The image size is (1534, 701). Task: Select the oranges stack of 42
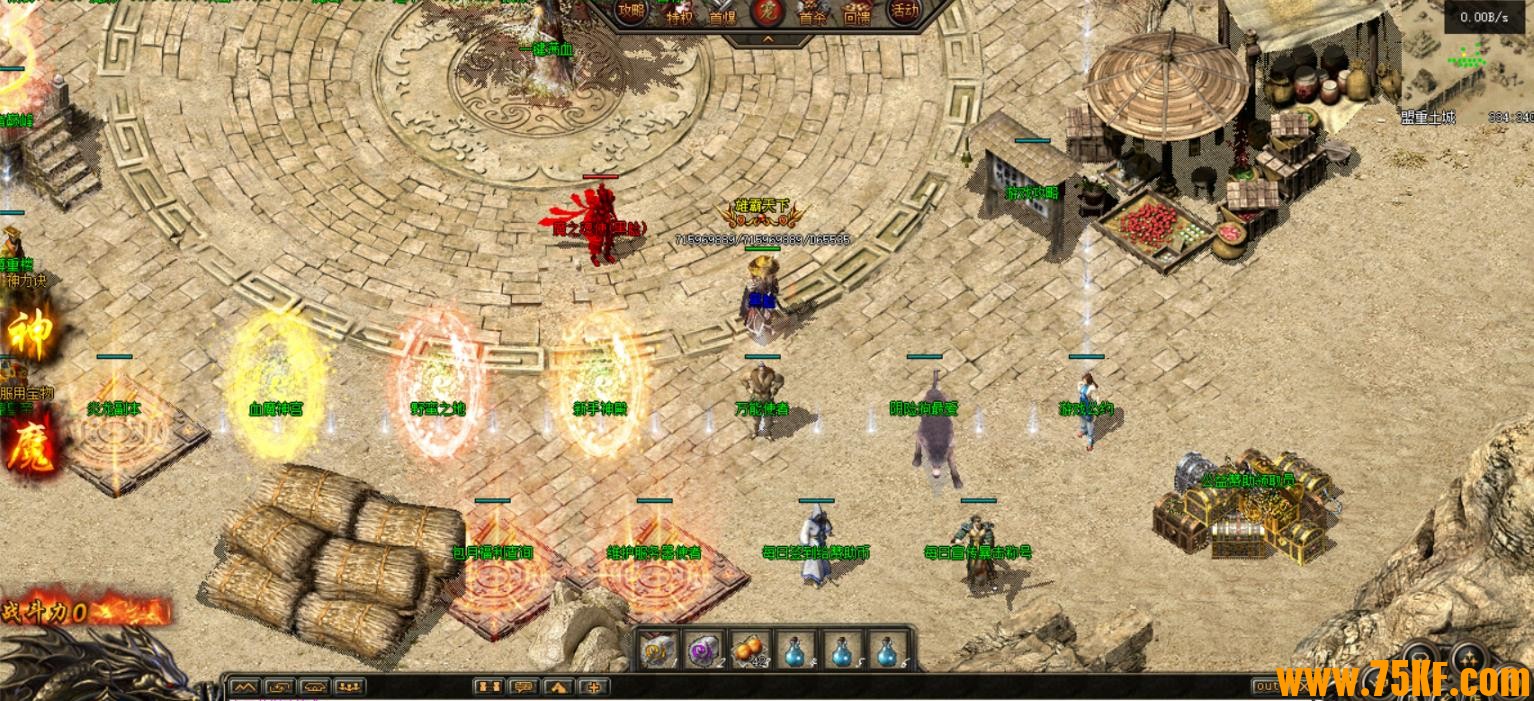[x=750, y=650]
